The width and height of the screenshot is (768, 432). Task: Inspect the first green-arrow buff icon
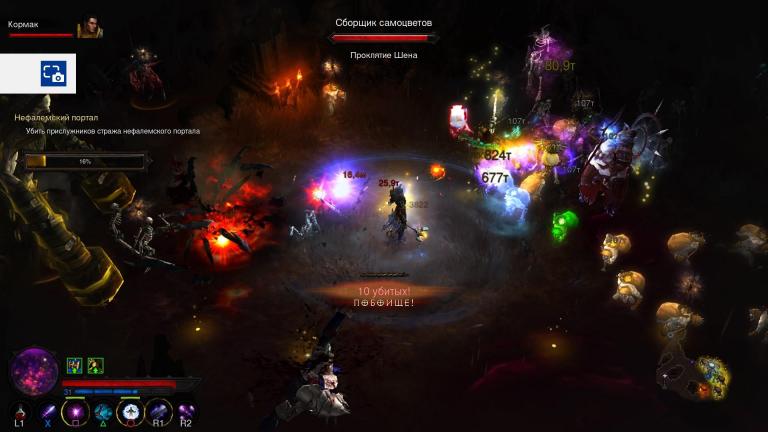click(x=74, y=365)
